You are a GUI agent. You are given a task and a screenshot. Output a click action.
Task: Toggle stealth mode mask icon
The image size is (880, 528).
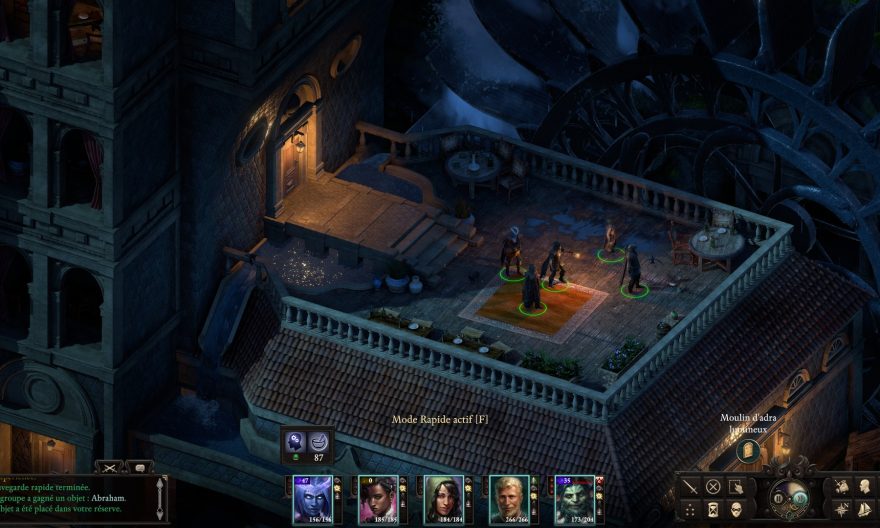point(736,508)
